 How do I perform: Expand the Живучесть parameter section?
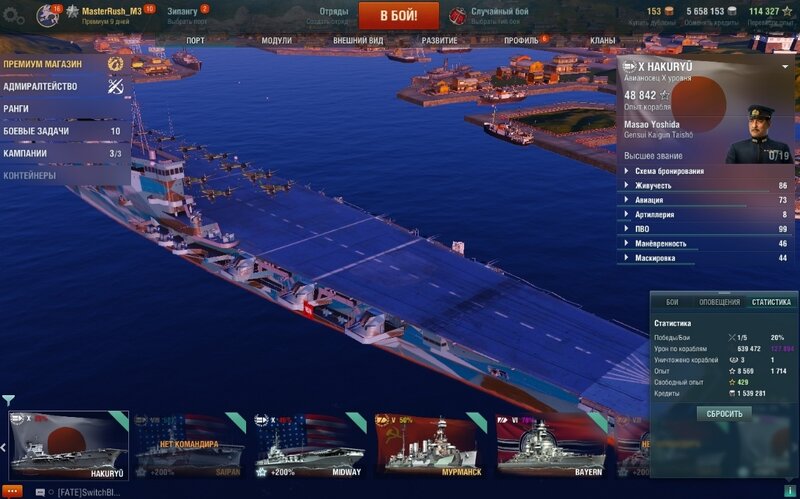coord(653,185)
